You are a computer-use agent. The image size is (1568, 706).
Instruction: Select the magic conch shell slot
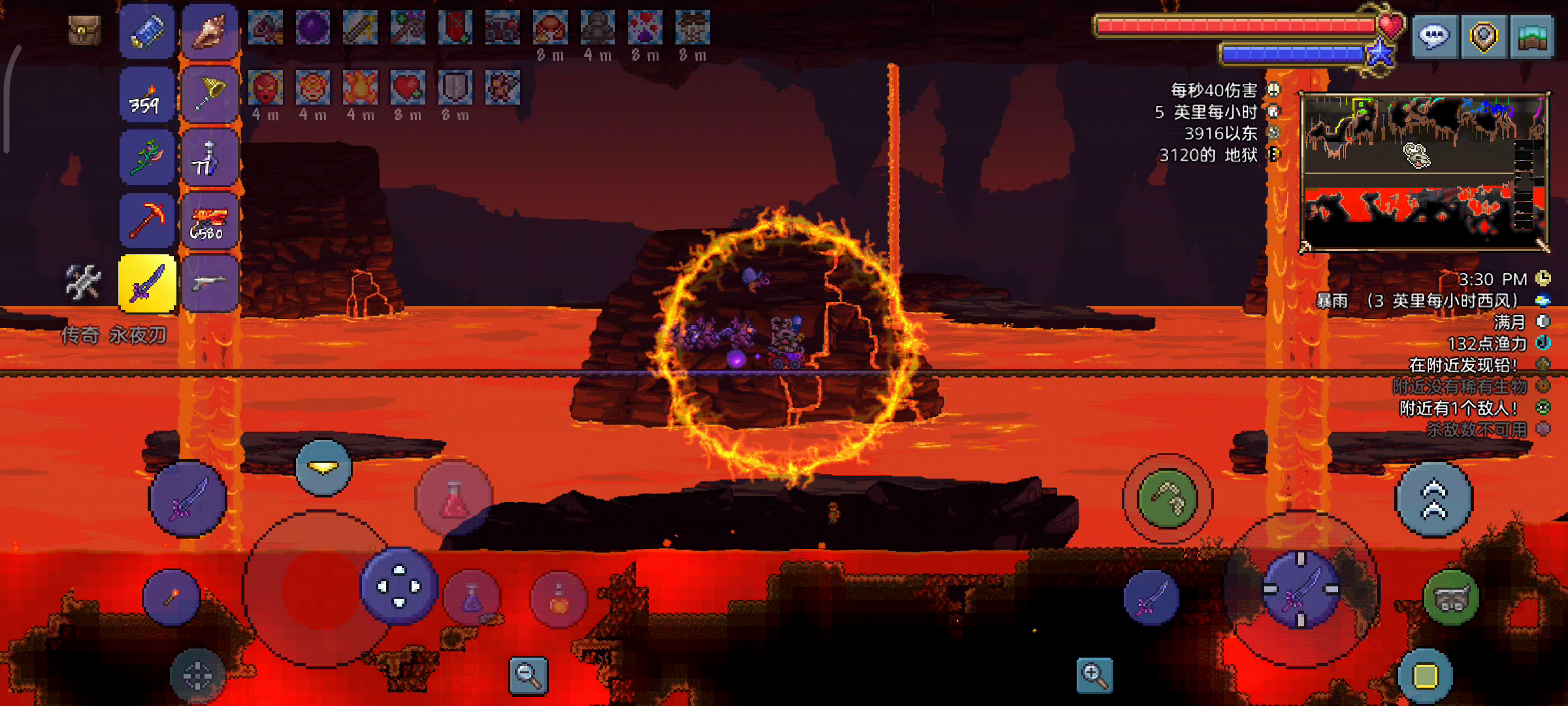click(x=210, y=31)
